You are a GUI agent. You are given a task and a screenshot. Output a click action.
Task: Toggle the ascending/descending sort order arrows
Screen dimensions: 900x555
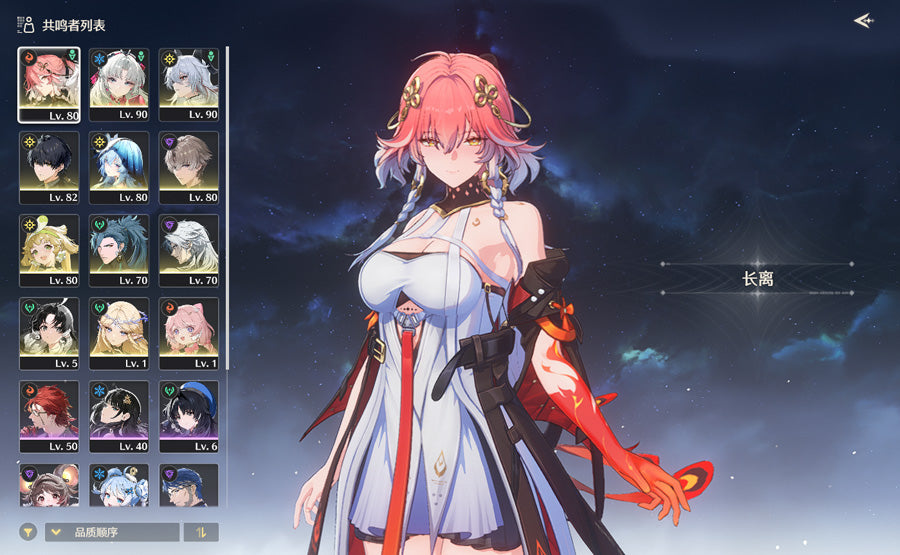click(x=201, y=532)
